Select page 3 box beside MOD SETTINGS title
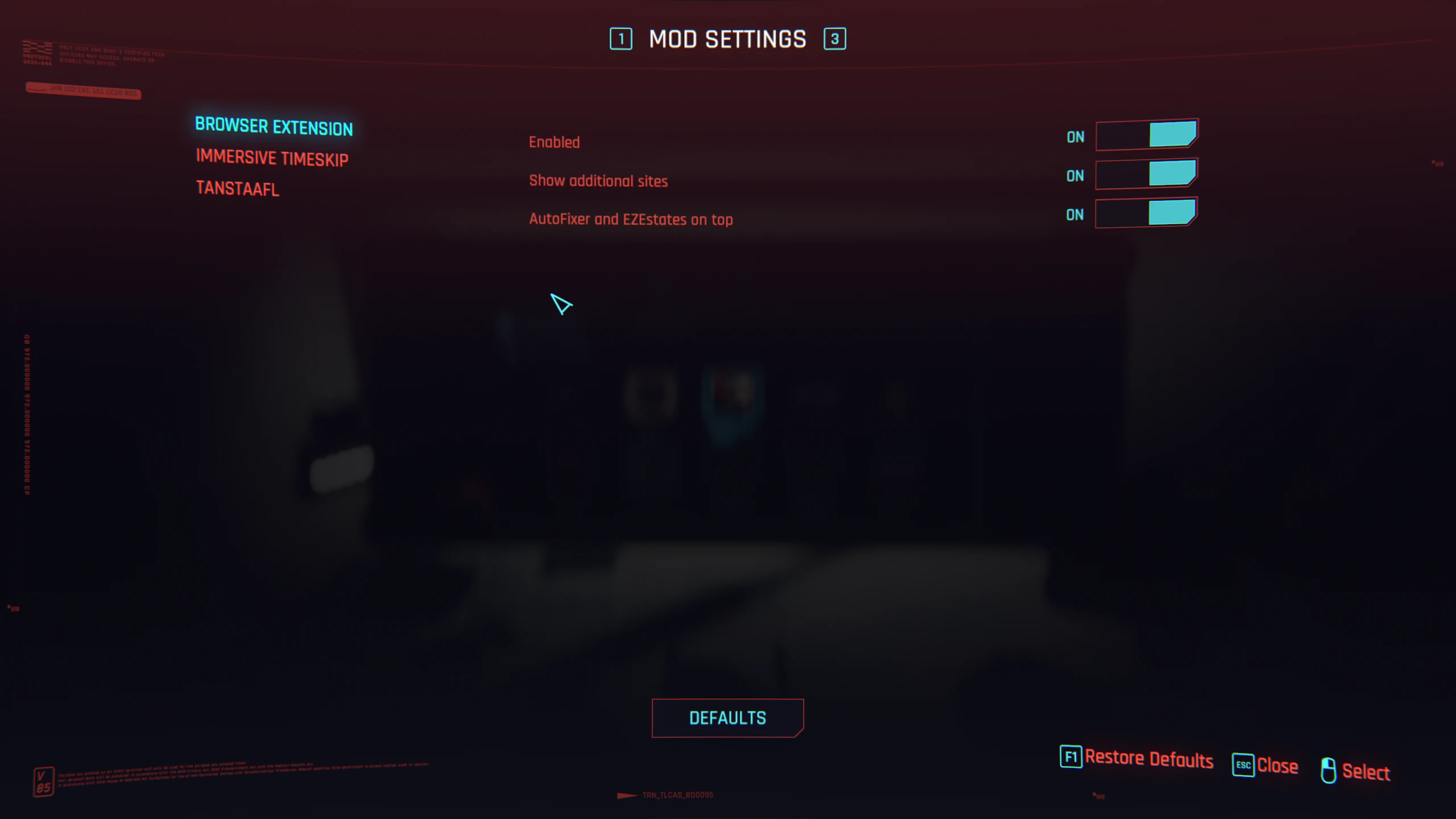The height and width of the screenshot is (819, 1456). (834, 39)
